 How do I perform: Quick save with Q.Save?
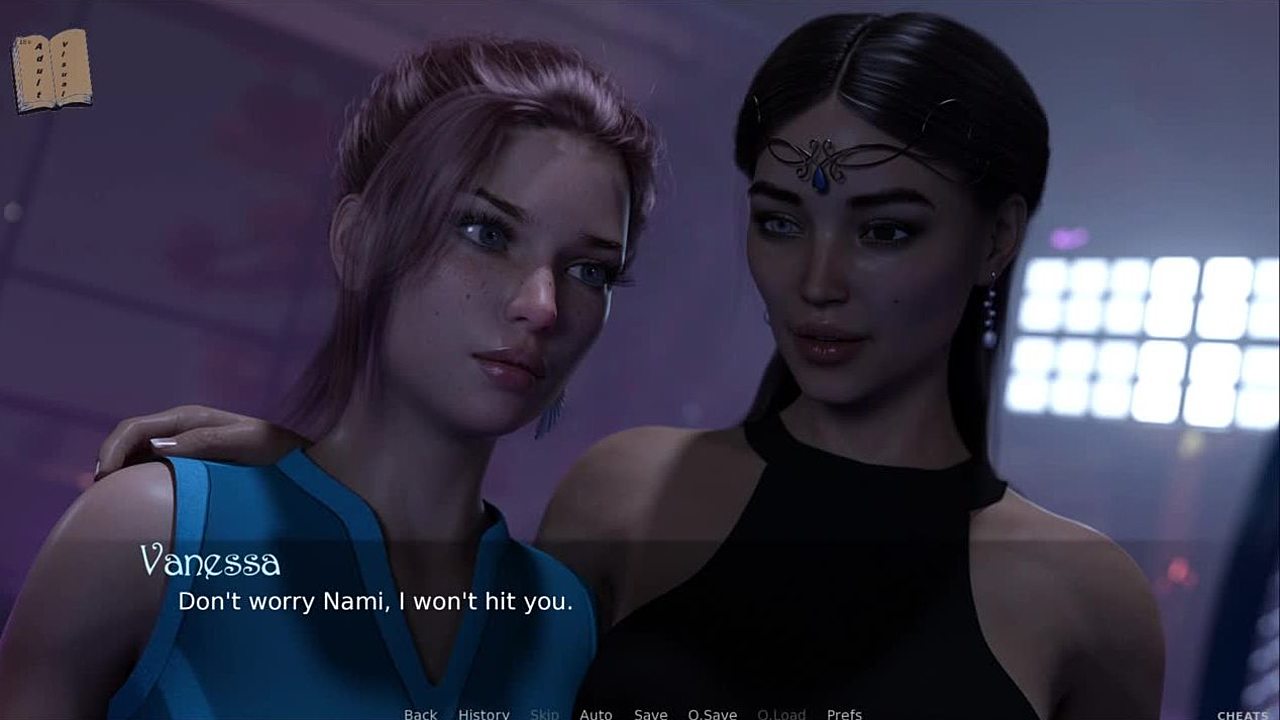point(712,714)
